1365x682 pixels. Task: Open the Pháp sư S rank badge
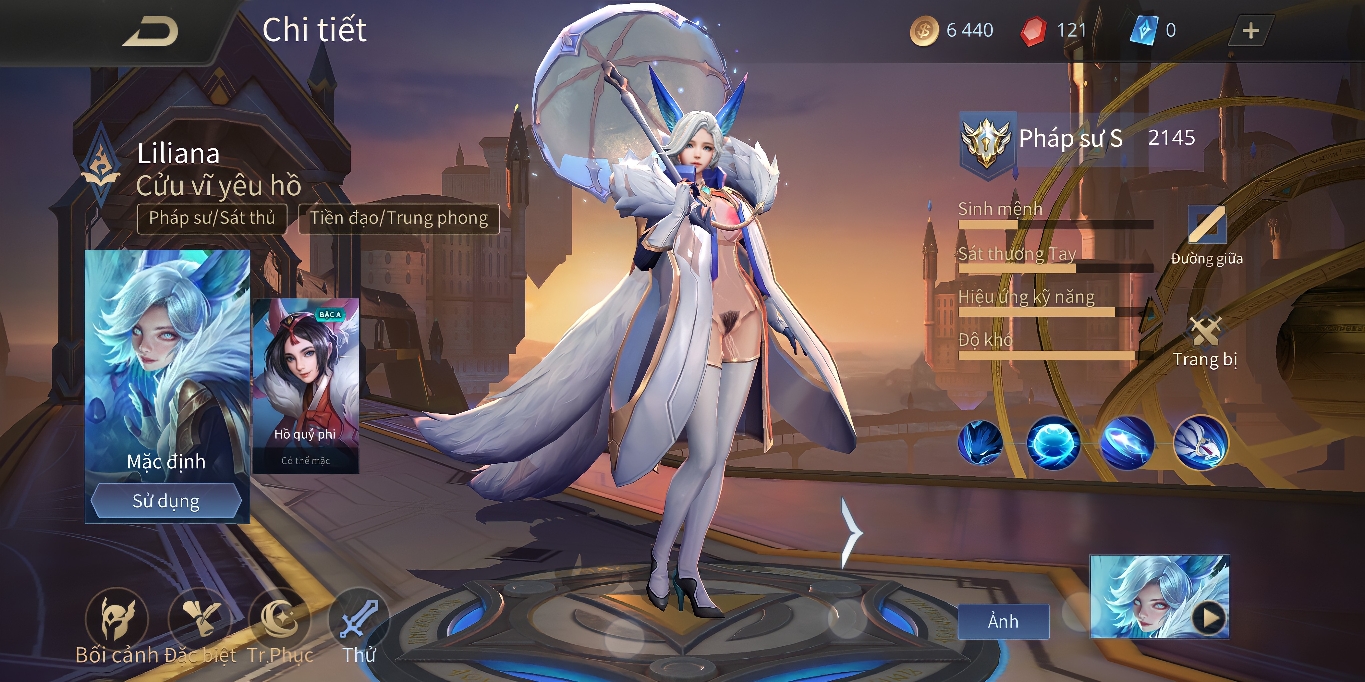[x=988, y=141]
